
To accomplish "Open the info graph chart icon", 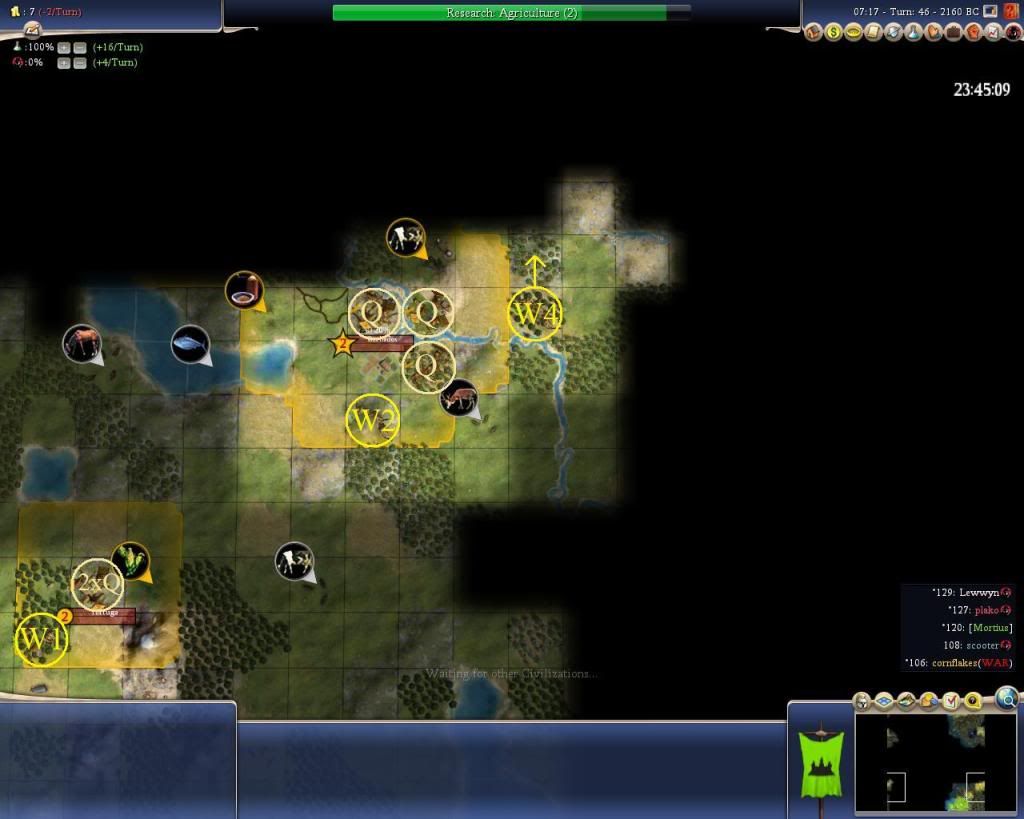I will [x=993, y=32].
